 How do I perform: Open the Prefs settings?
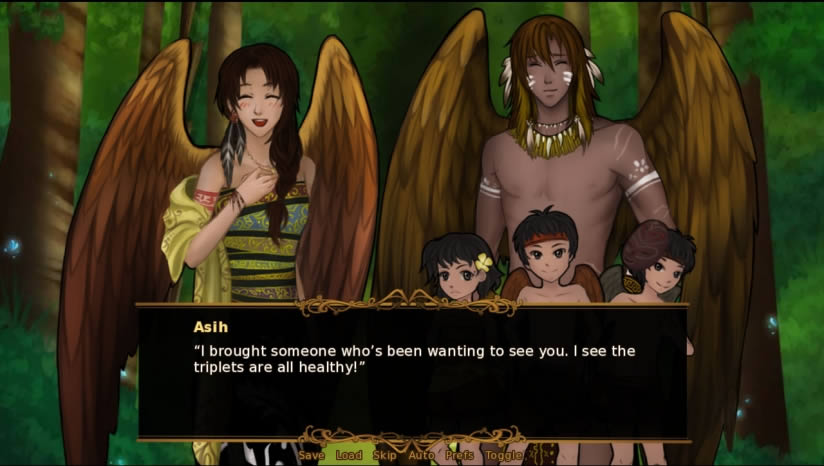[460, 456]
